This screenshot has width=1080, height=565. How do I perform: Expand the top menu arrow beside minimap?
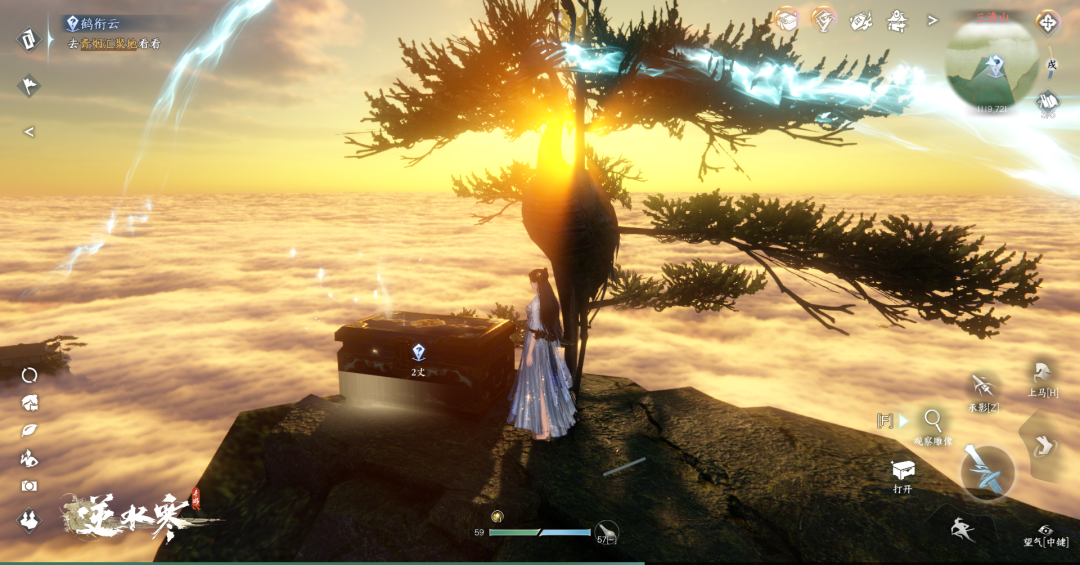(x=933, y=20)
